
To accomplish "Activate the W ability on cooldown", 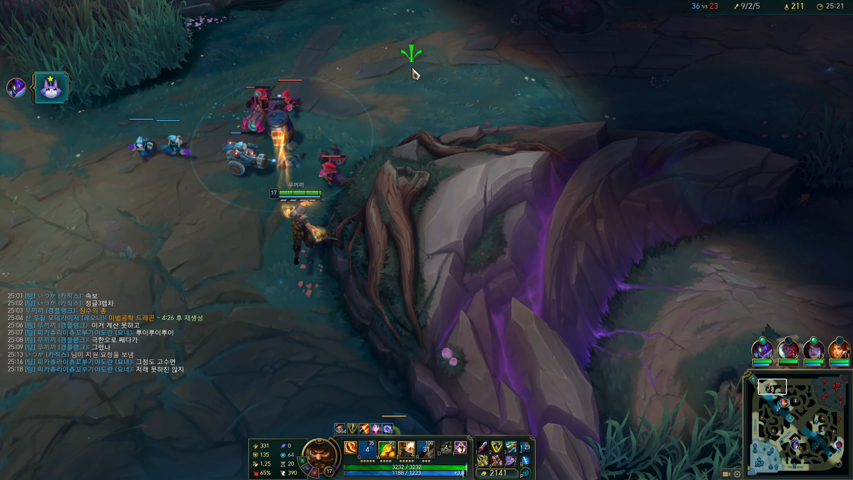I will point(369,449).
